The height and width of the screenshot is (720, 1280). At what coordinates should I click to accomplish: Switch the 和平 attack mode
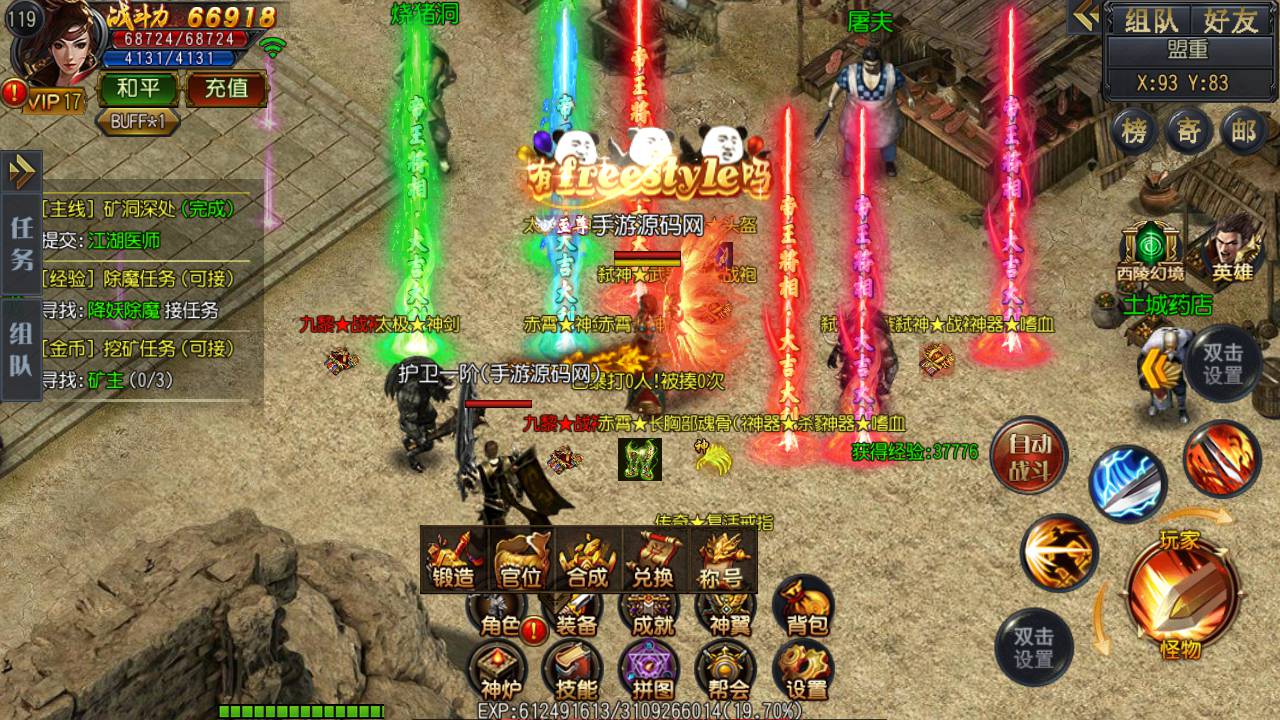pyautogui.click(x=138, y=89)
